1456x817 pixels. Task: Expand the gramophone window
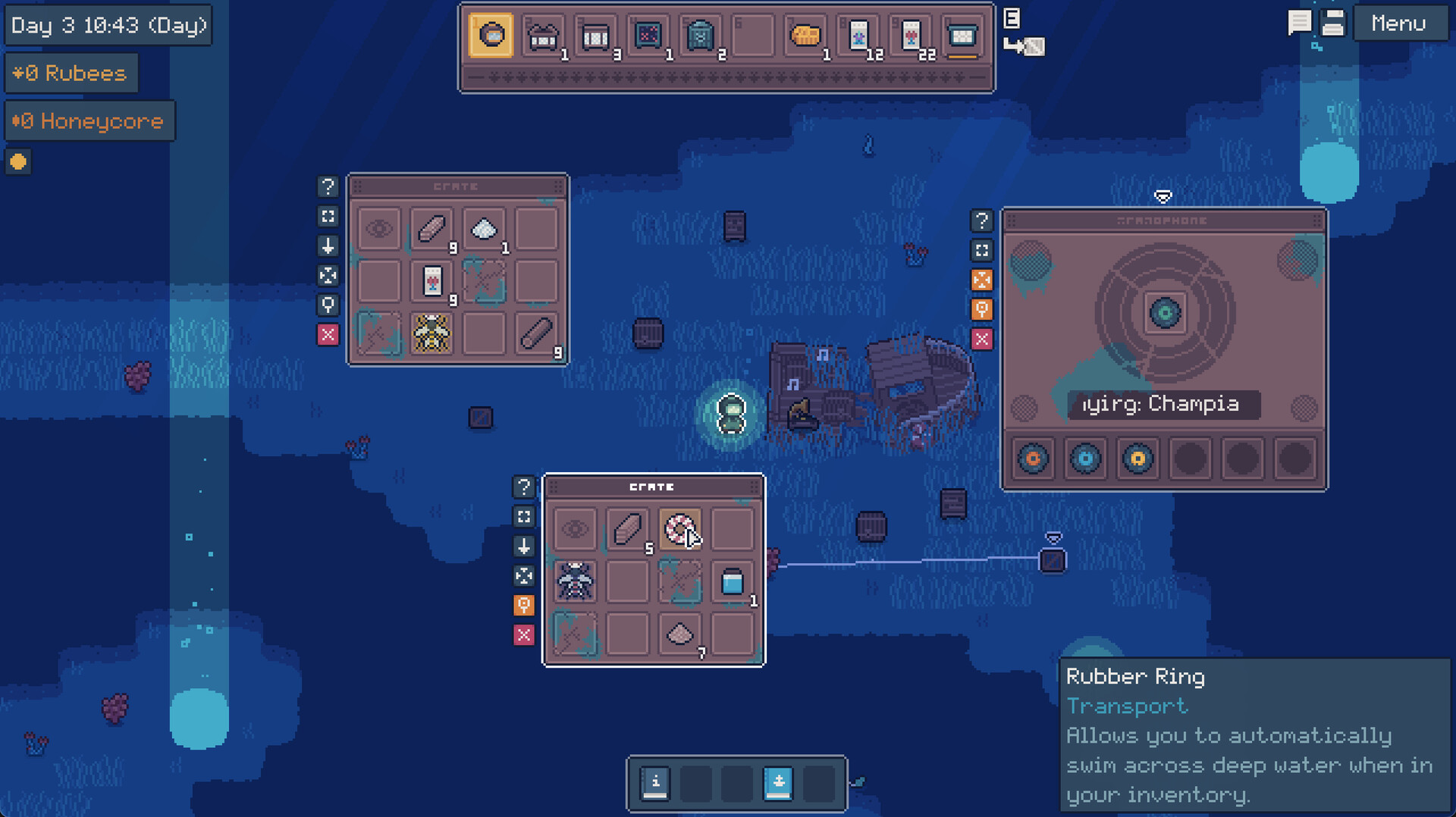click(x=983, y=250)
